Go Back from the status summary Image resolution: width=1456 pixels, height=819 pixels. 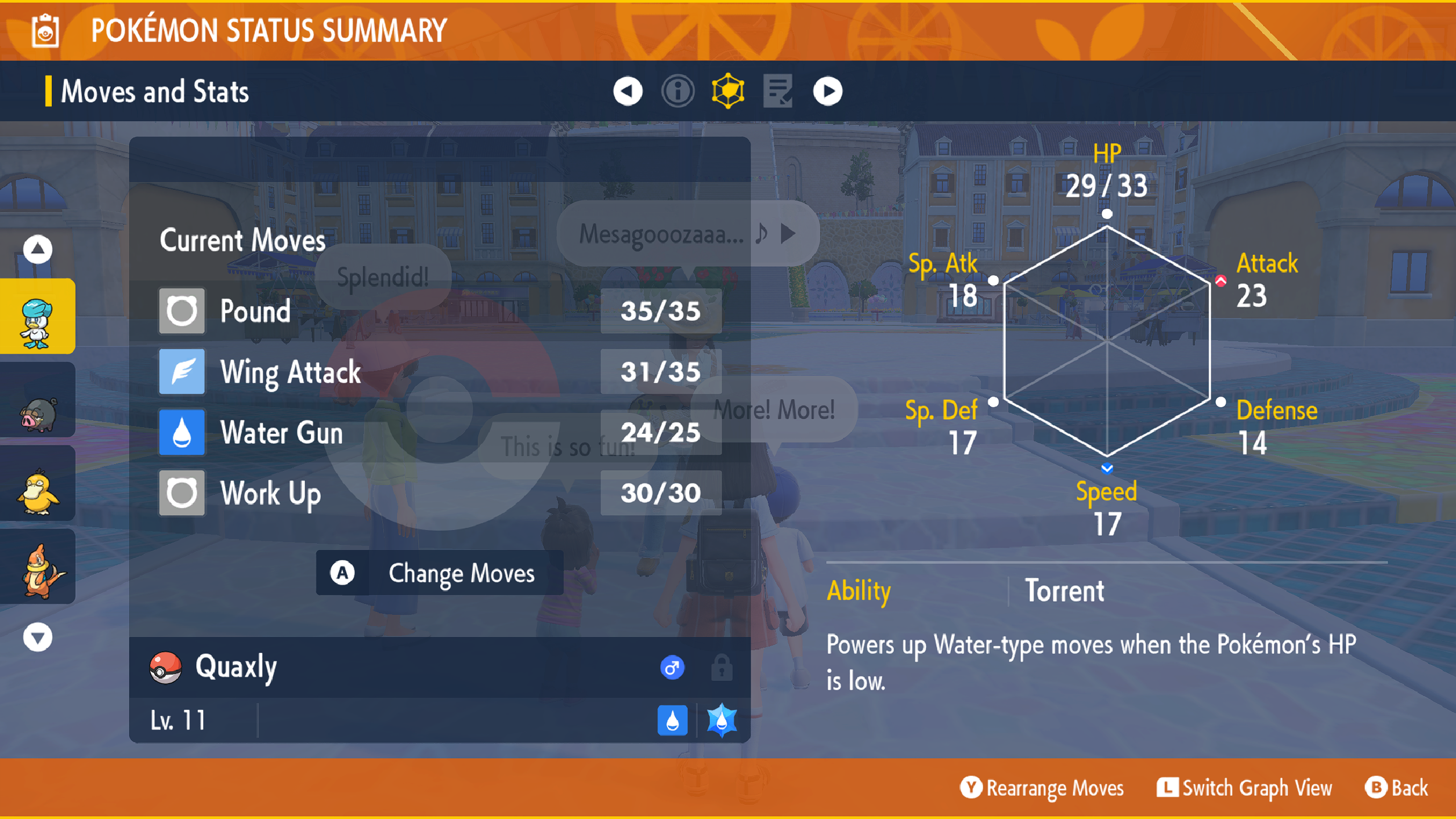(x=1396, y=788)
